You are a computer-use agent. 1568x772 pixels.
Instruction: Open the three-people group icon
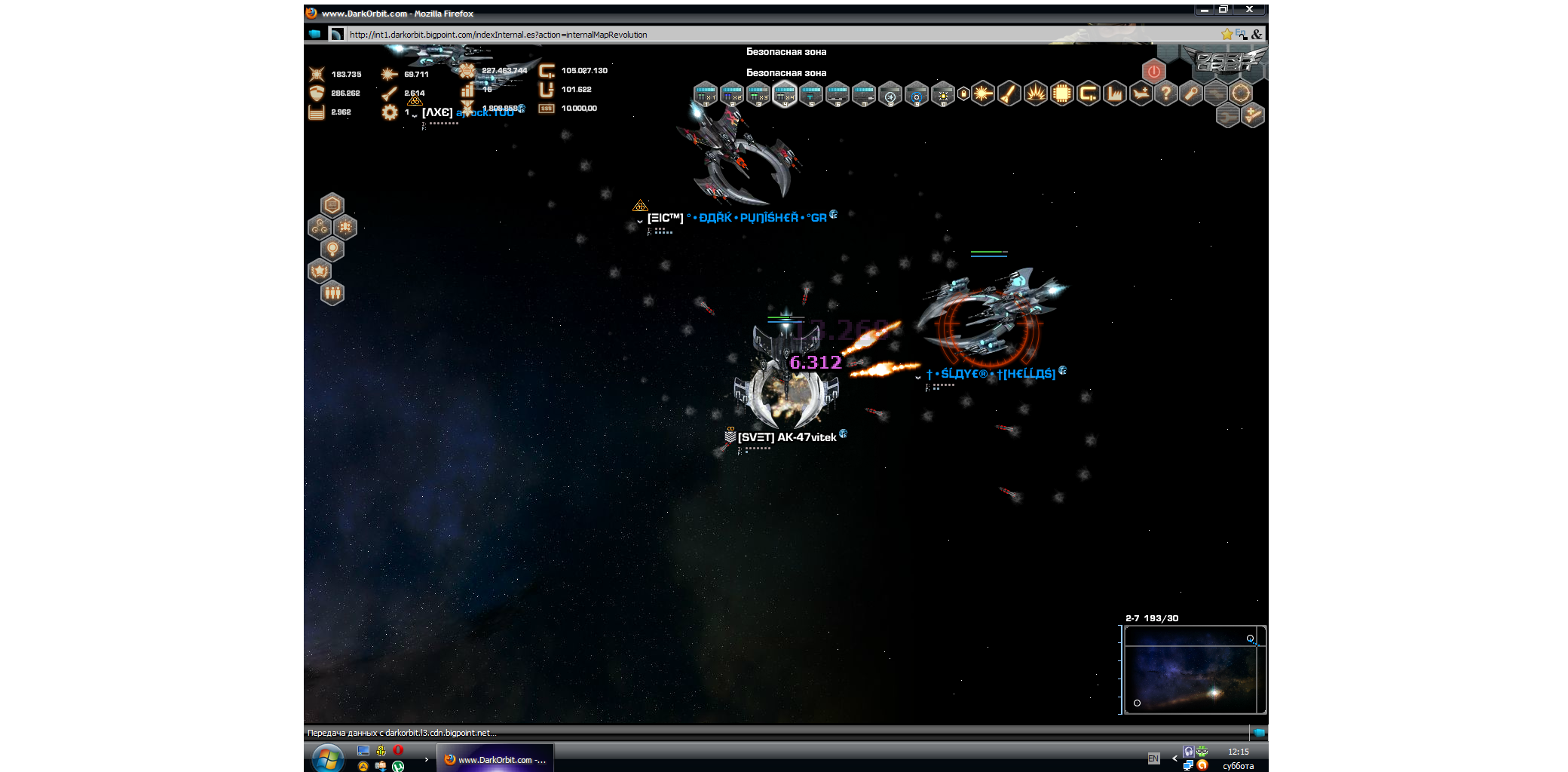click(332, 293)
